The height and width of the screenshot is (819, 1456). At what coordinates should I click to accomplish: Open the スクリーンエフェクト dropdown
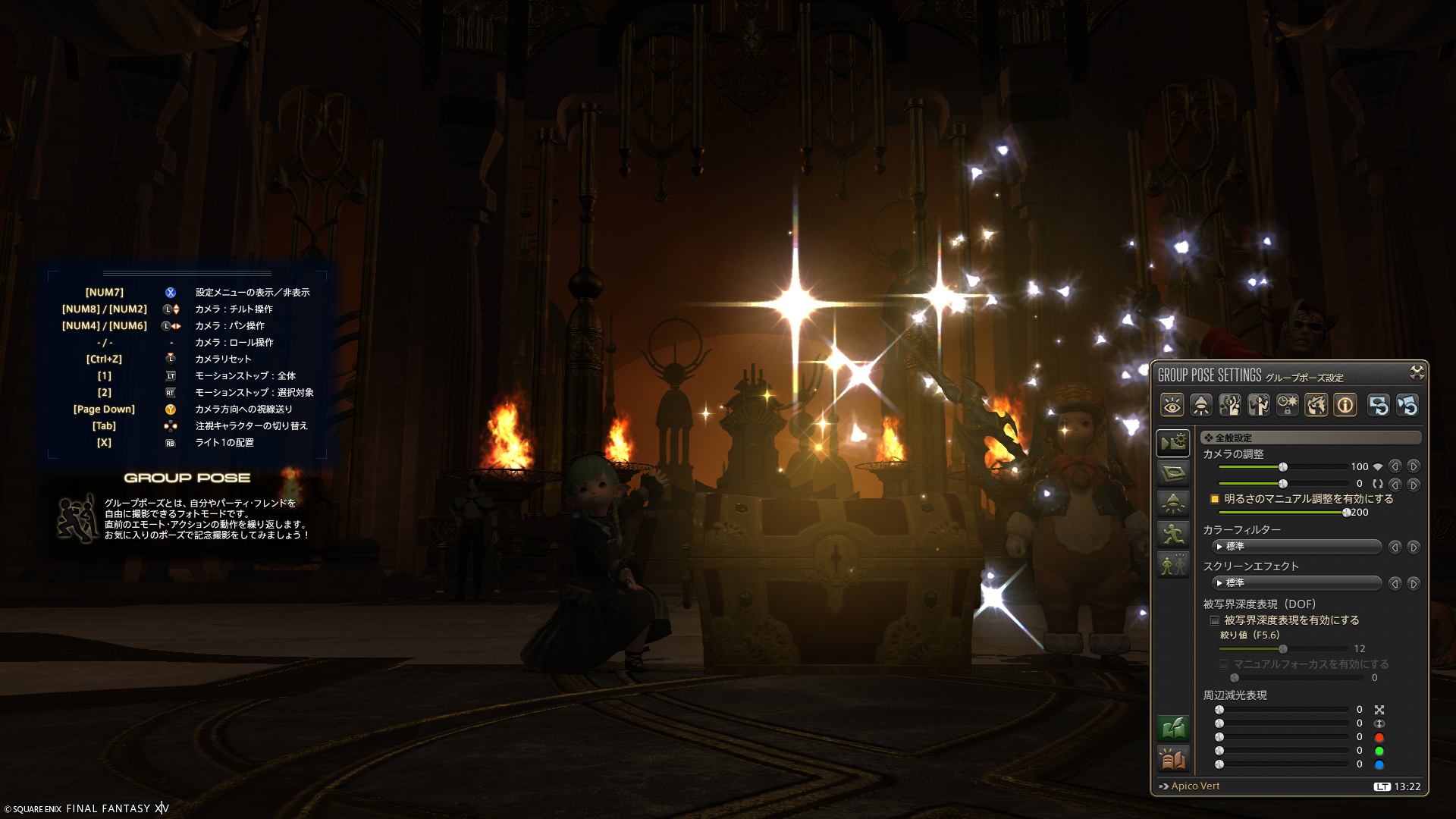(x=1298, y=583)
